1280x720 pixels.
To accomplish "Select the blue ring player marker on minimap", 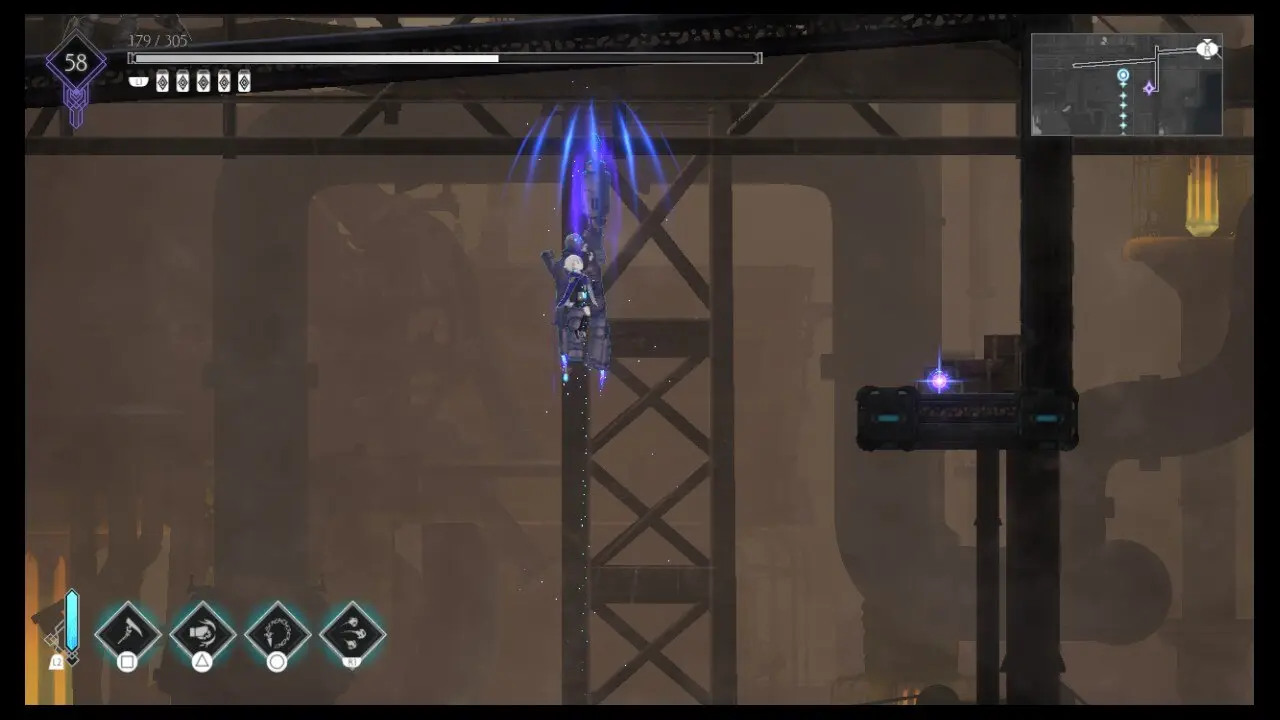I will point(1123,76).
